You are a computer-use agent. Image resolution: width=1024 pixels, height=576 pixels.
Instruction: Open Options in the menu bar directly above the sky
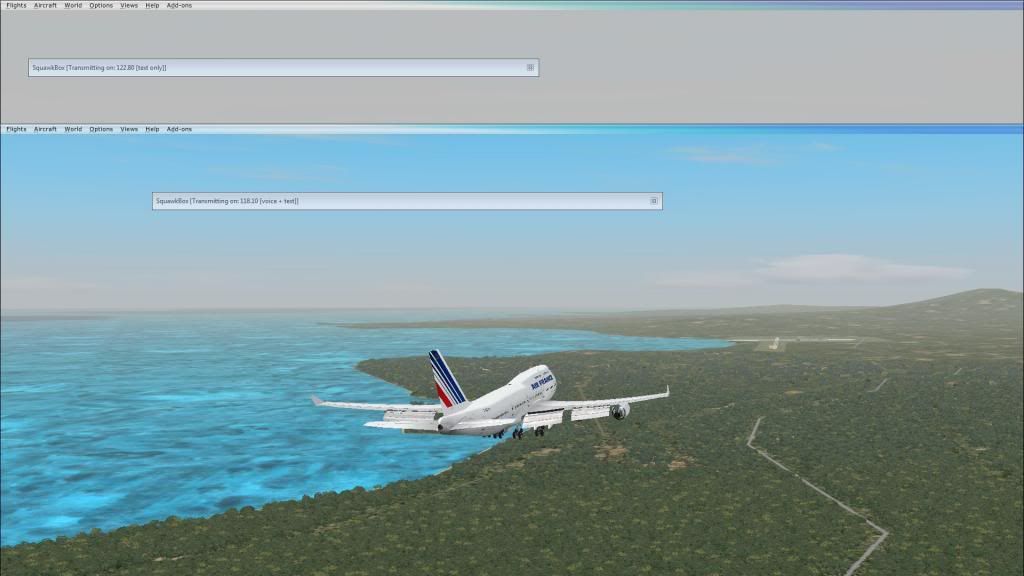(x=101, y=129)
